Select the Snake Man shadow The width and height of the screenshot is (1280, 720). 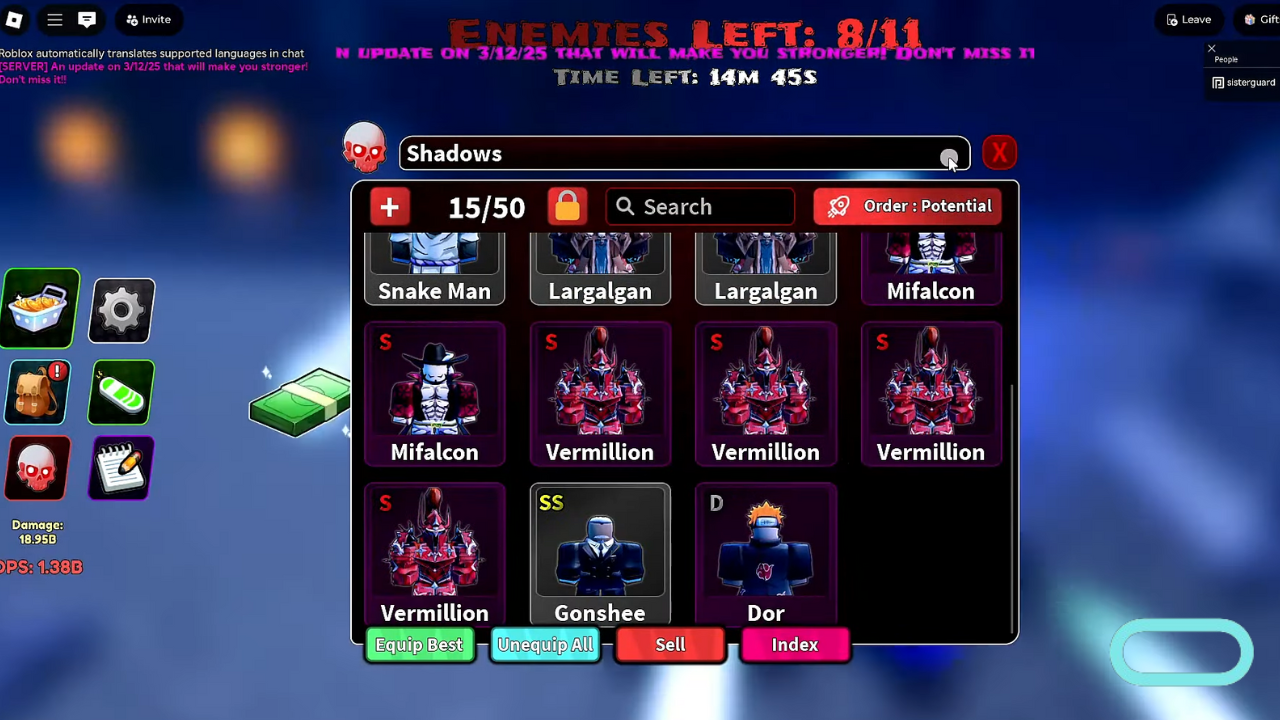(x=435, y=270)
